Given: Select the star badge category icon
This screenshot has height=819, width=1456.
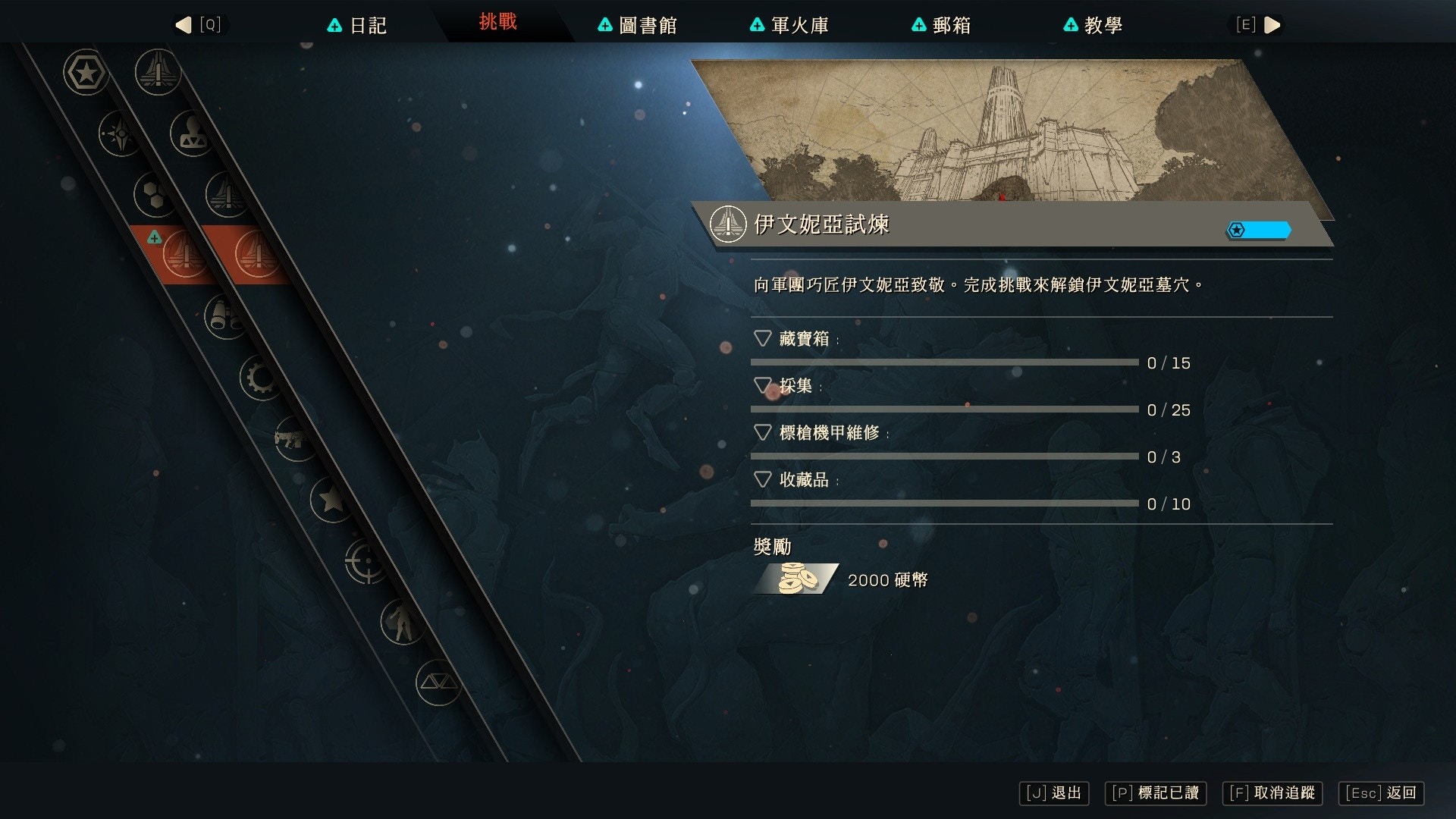Looking at the screenshot, I should coord(86,74).
